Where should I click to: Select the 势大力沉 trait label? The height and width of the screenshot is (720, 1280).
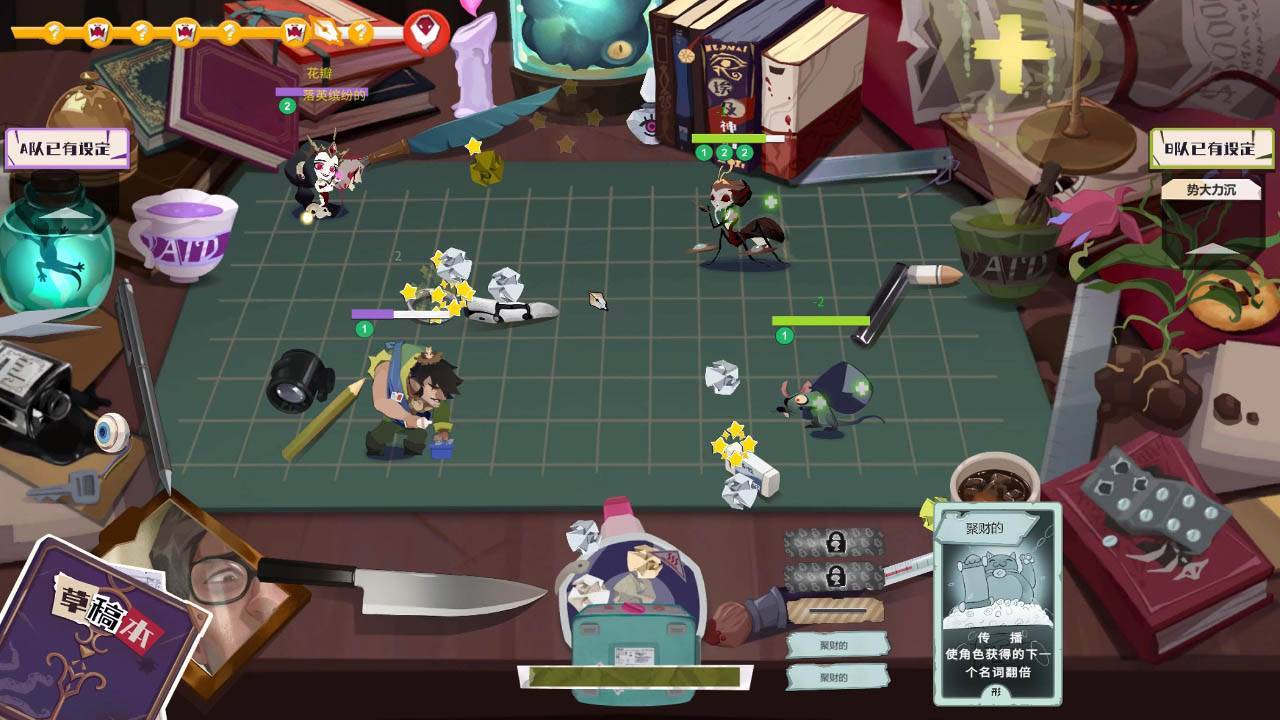[x=1211, y=188]
